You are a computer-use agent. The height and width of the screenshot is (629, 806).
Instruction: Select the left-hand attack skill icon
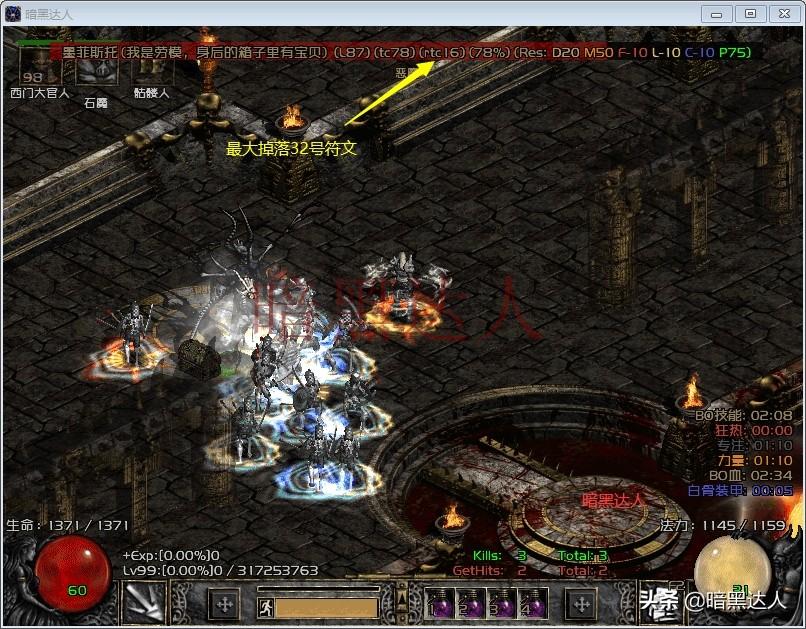(x=144, y=603)
